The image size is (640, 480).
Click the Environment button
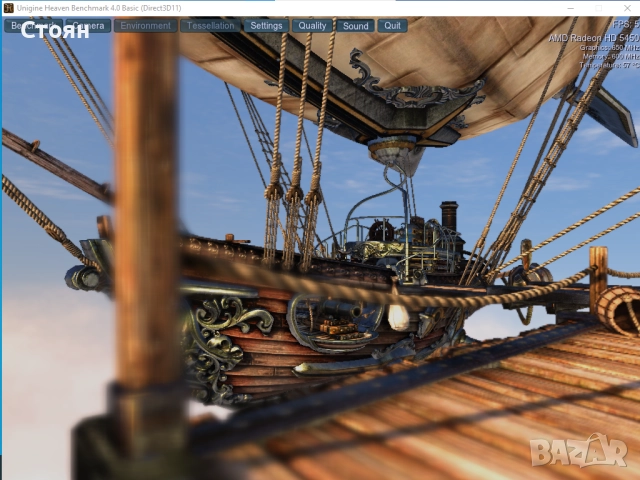click(x=146, y=25)
